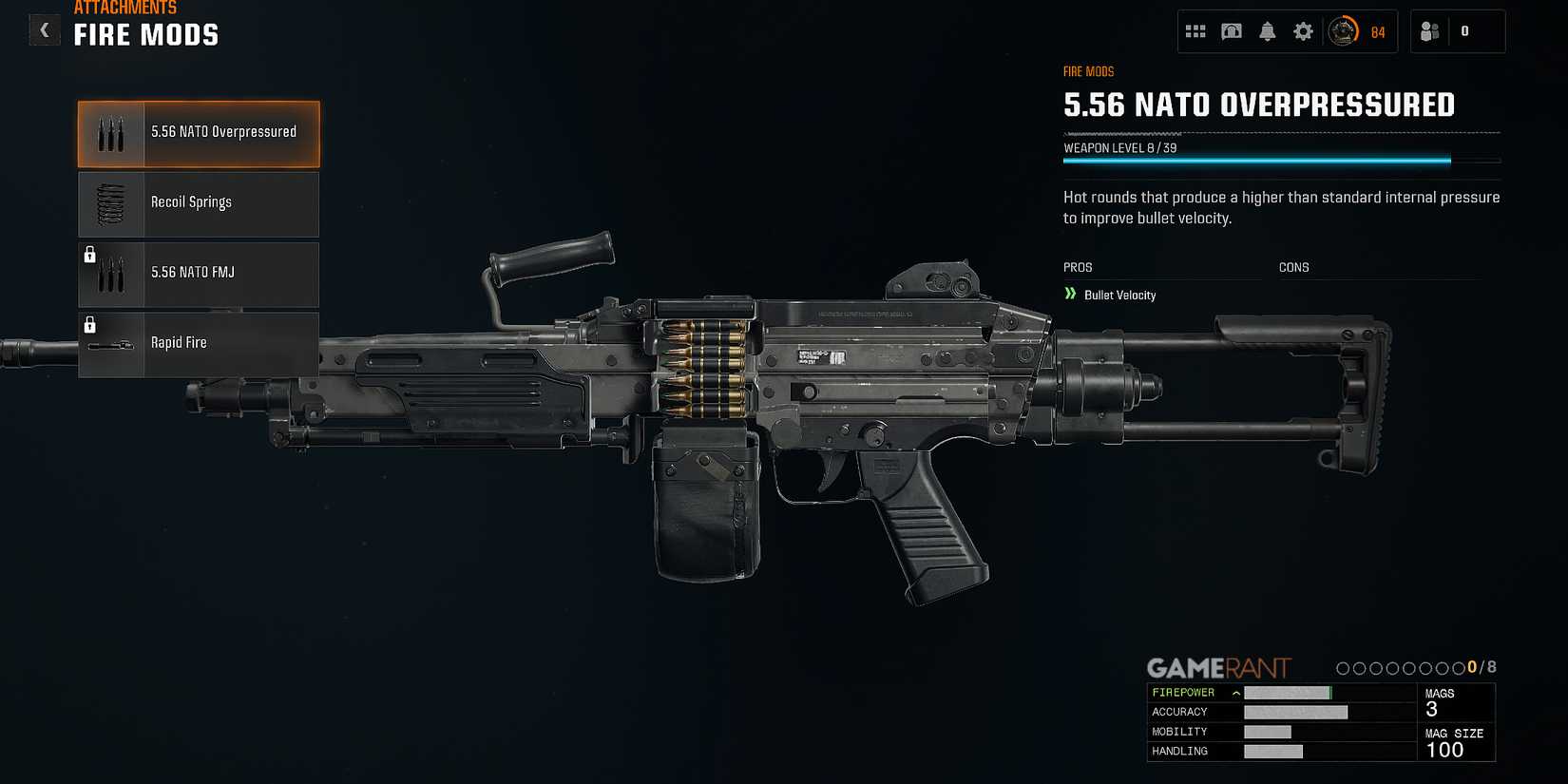Open the social share icon beside the grid

[x=1231, y=30]
